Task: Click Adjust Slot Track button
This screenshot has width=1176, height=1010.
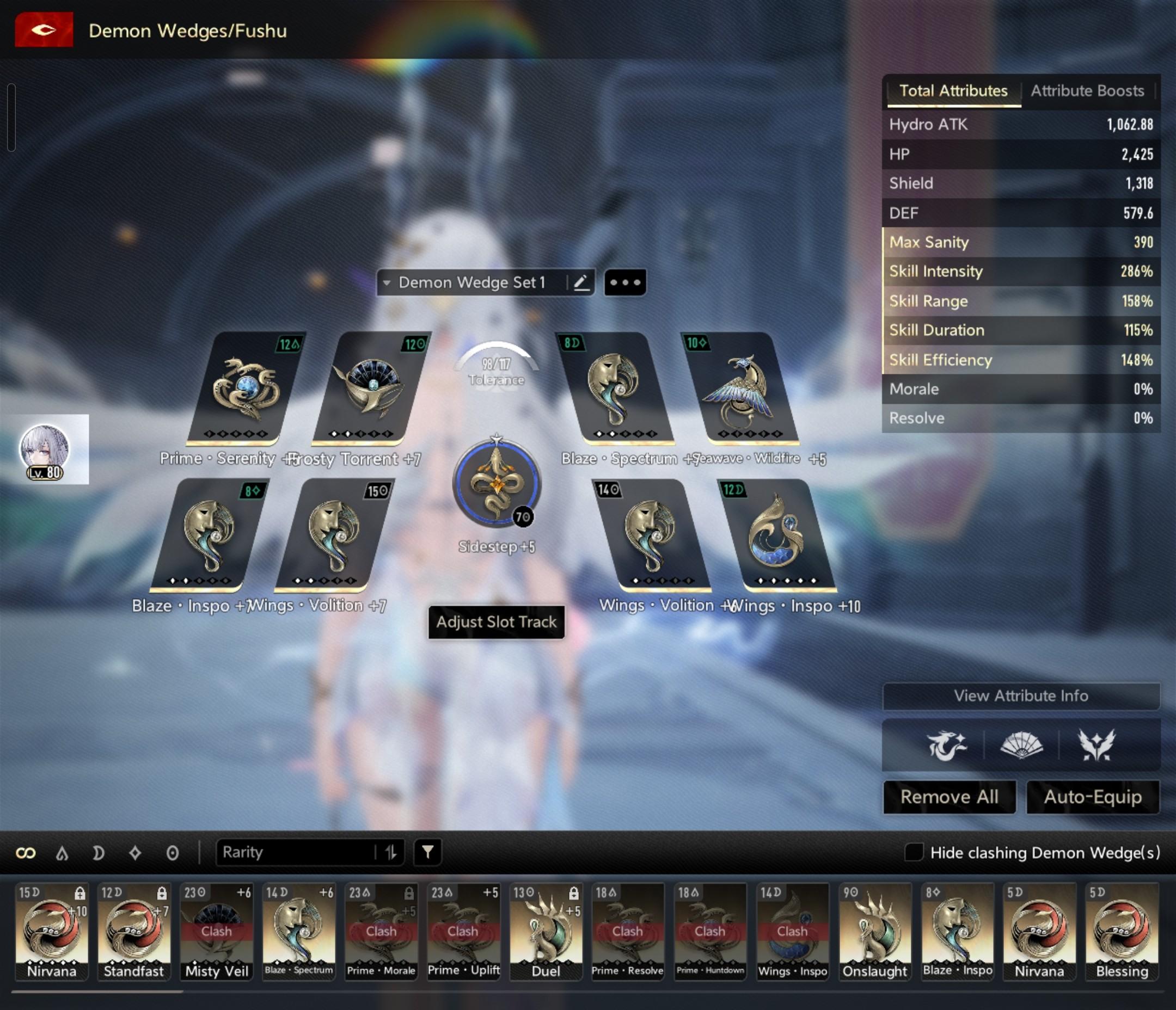Action: click(x=496, y=622)
